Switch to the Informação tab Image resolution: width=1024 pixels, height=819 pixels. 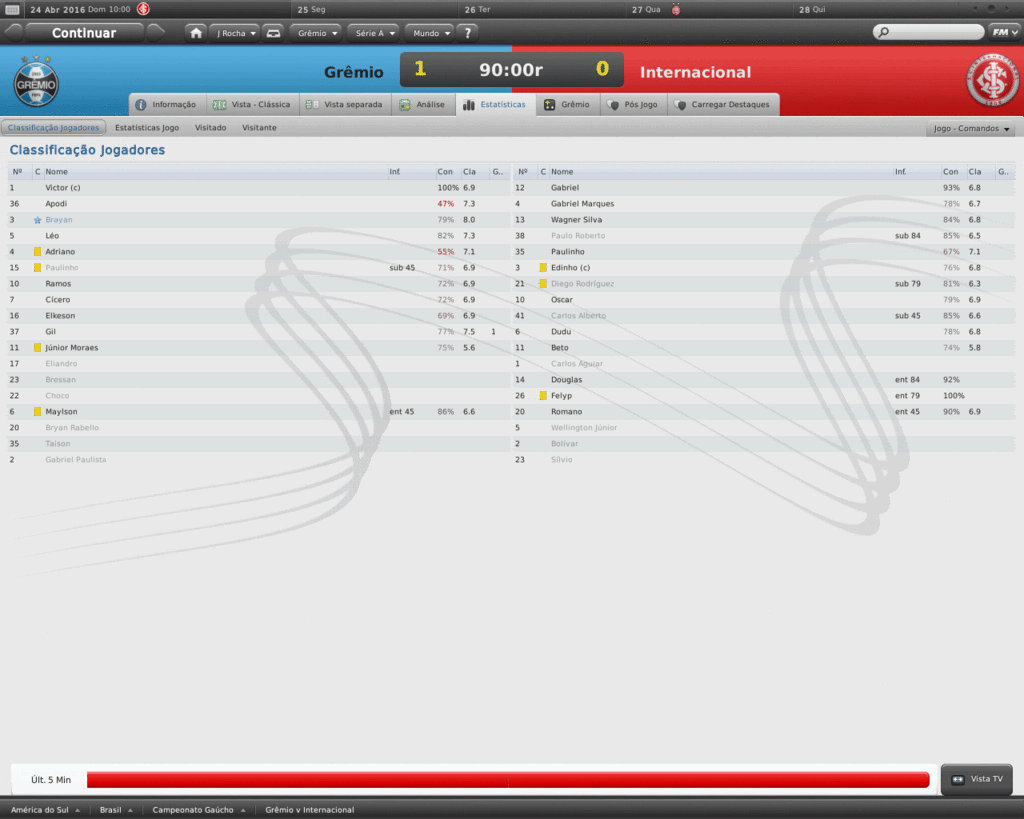point(167,104)
